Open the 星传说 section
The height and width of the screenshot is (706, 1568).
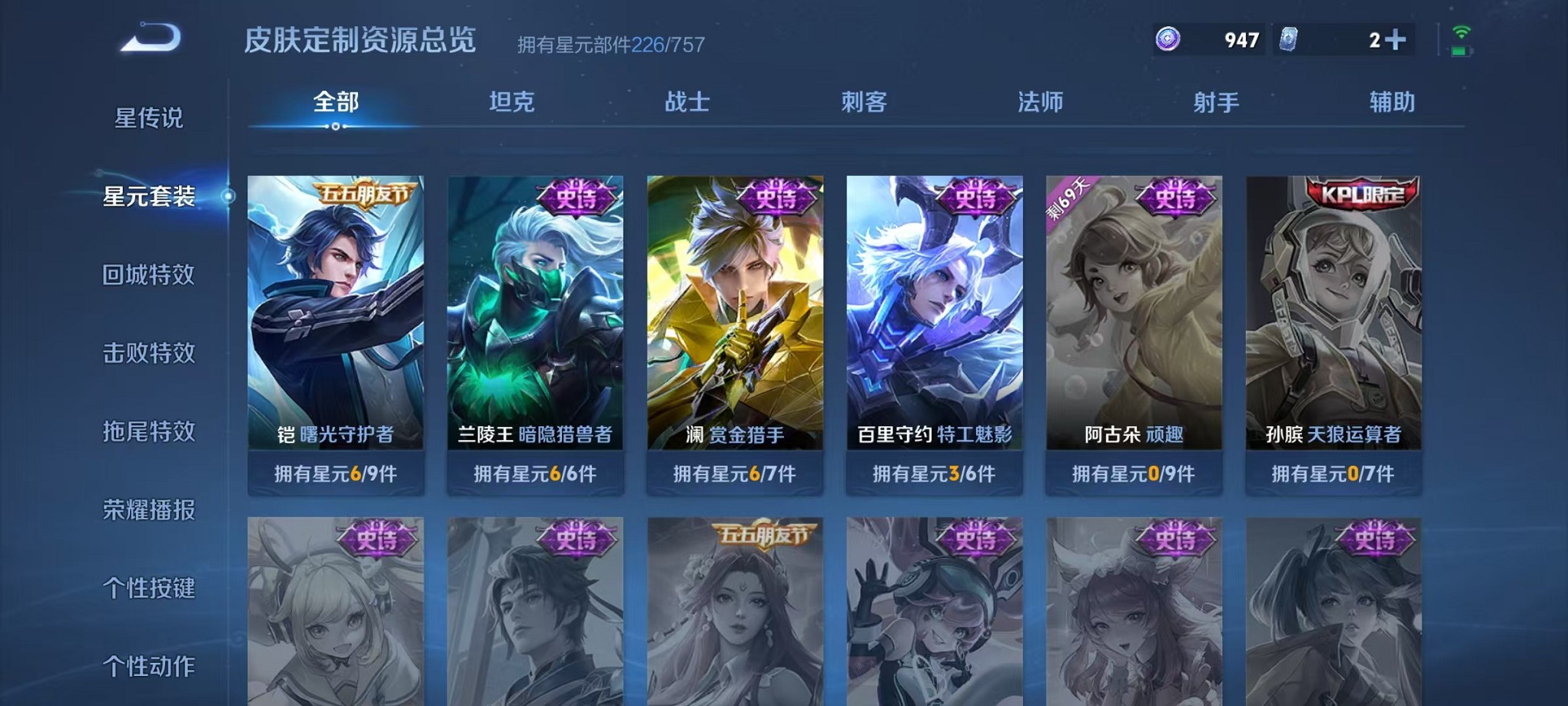pyautogui.click(x=148, y=119)
